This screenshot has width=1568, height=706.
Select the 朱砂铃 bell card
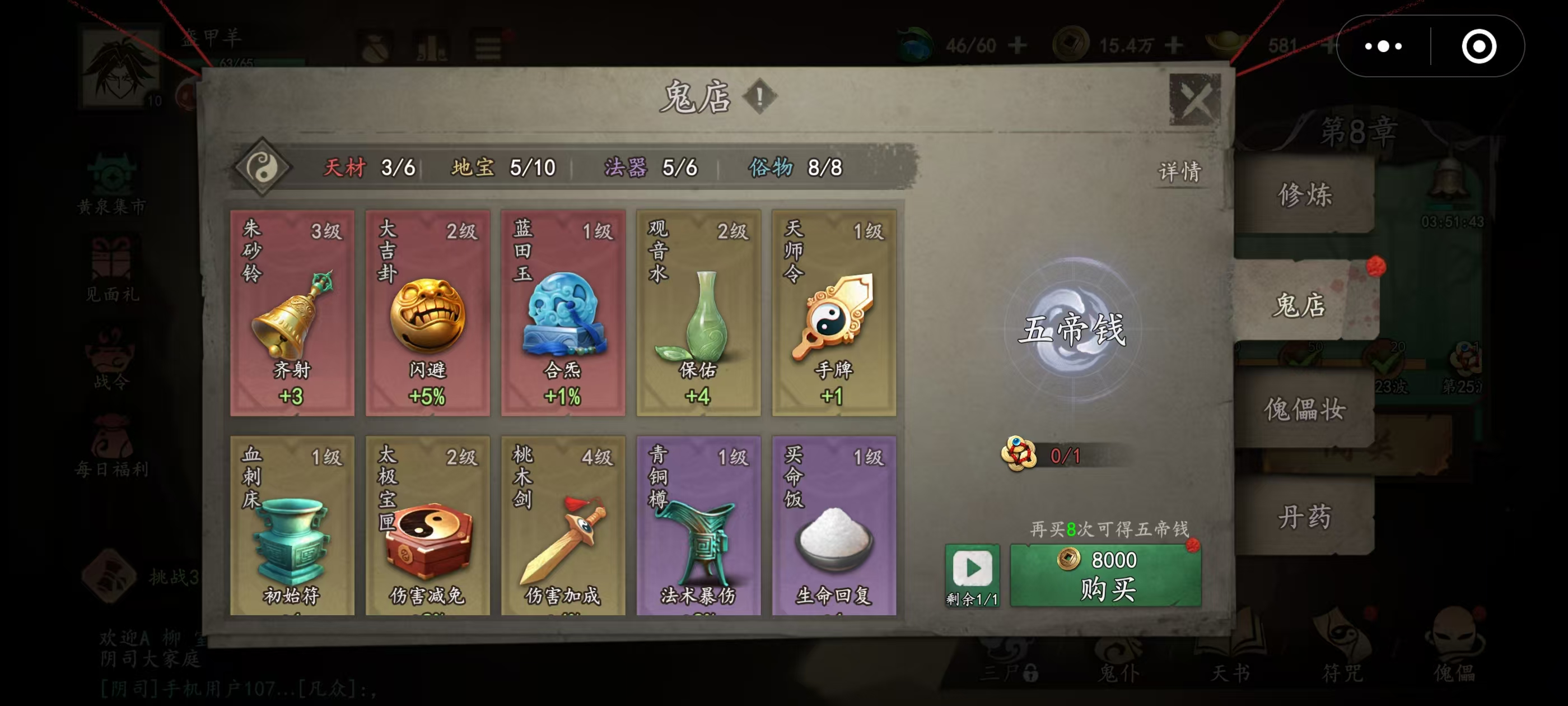click(x=292, y=313)
